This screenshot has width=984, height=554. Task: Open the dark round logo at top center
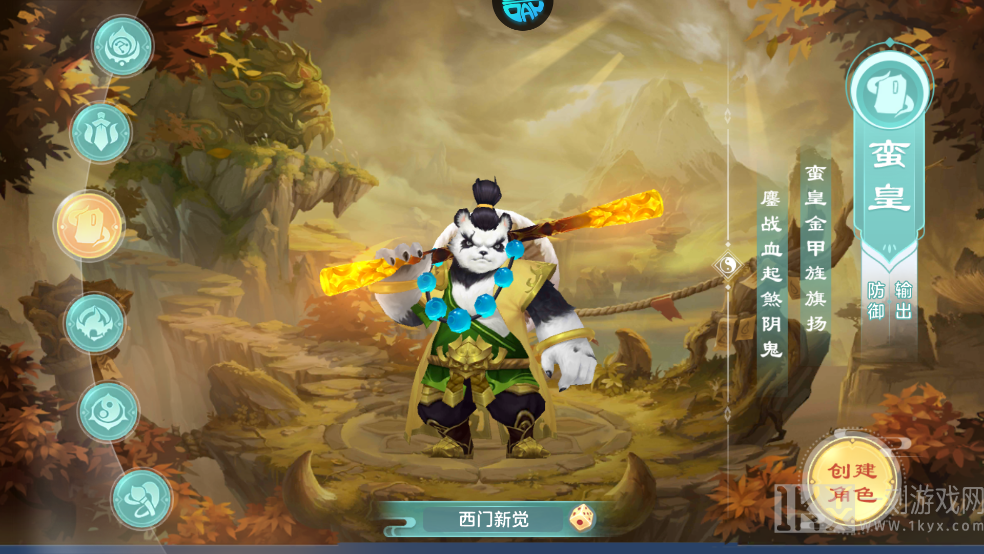[x=523, y=10]
